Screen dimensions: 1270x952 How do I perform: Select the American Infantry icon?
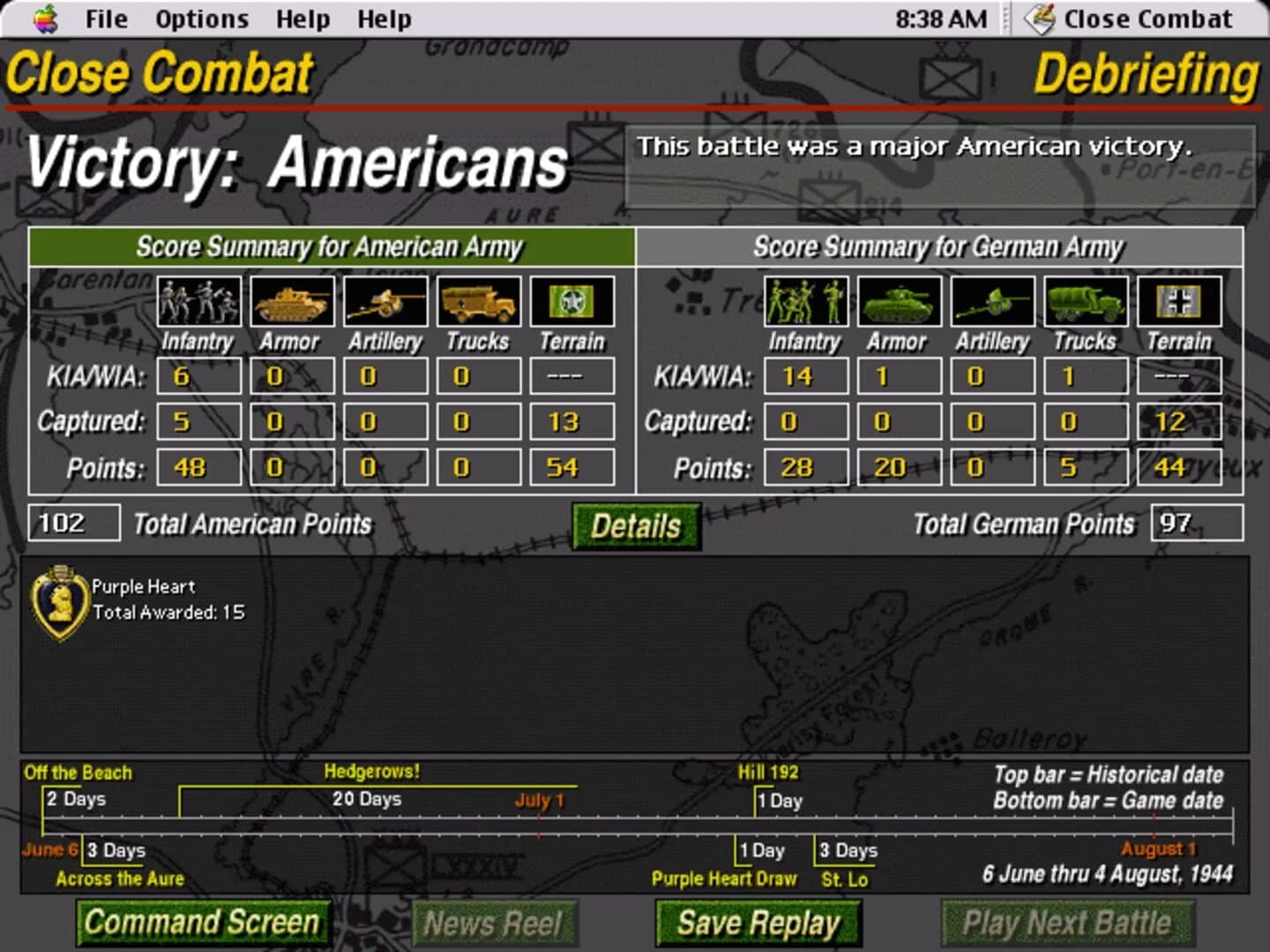point(198,301)
